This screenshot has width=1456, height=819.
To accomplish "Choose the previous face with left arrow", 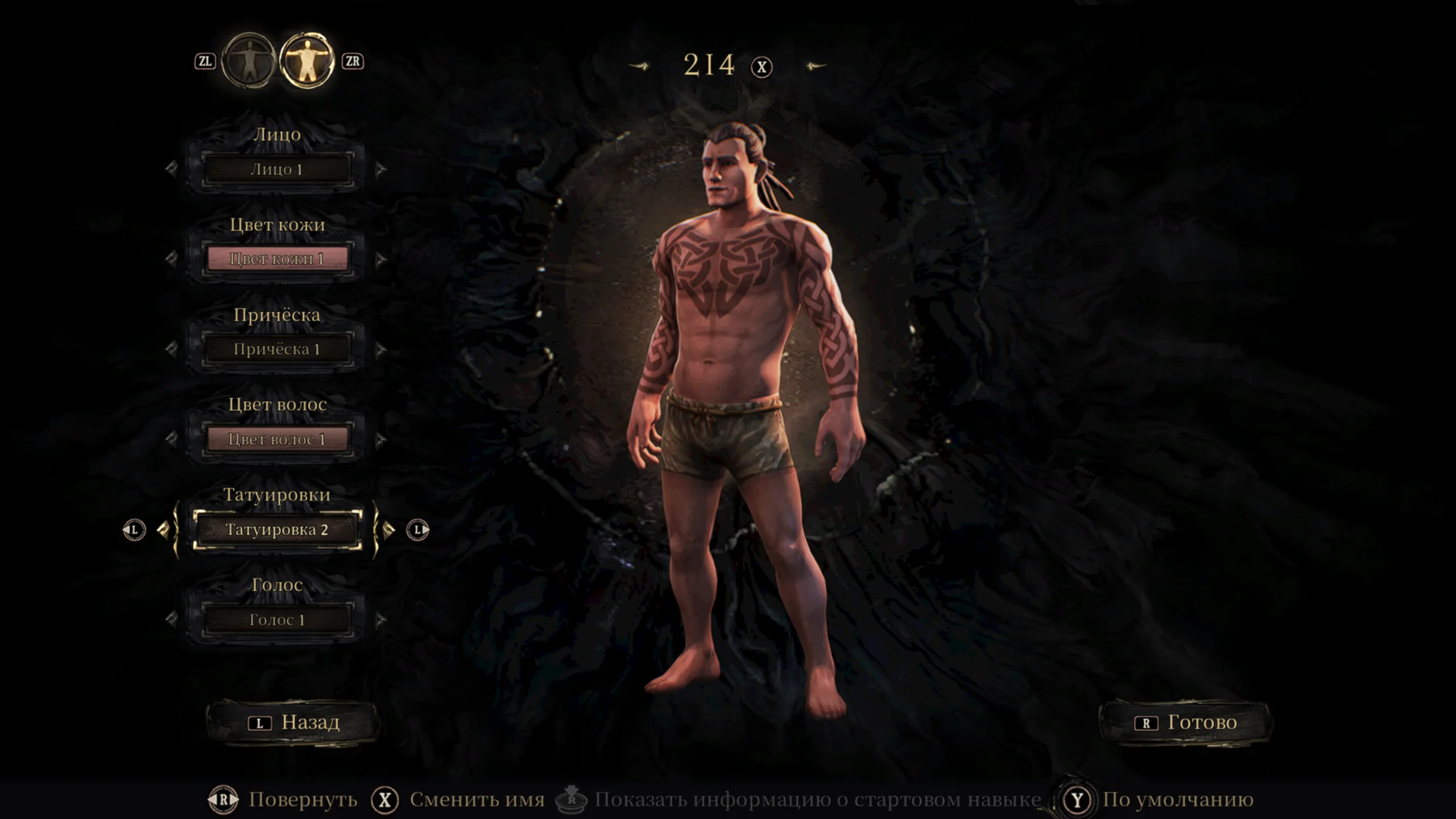I will point(171,169).
